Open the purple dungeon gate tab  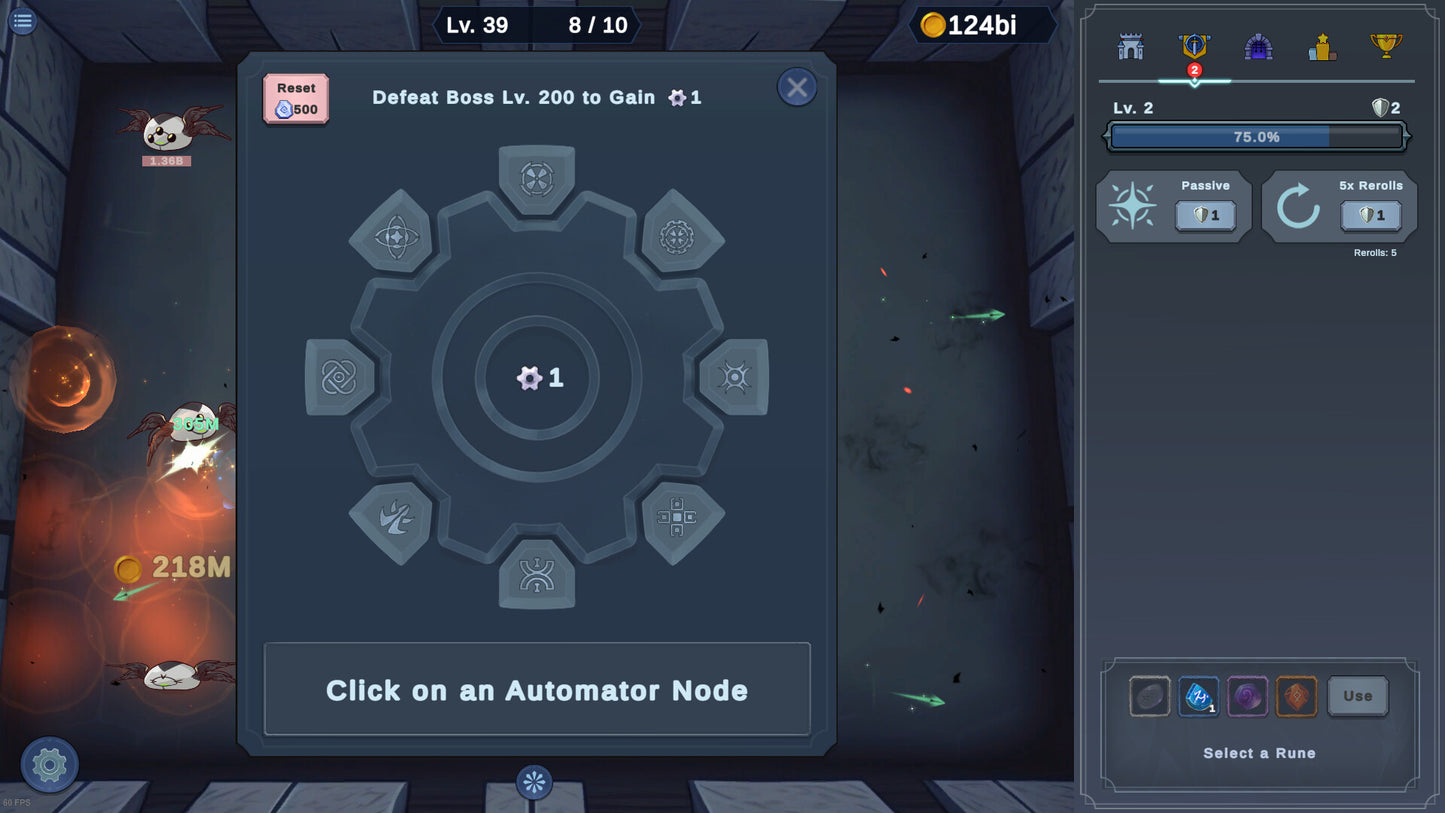tap(1258, 47)
